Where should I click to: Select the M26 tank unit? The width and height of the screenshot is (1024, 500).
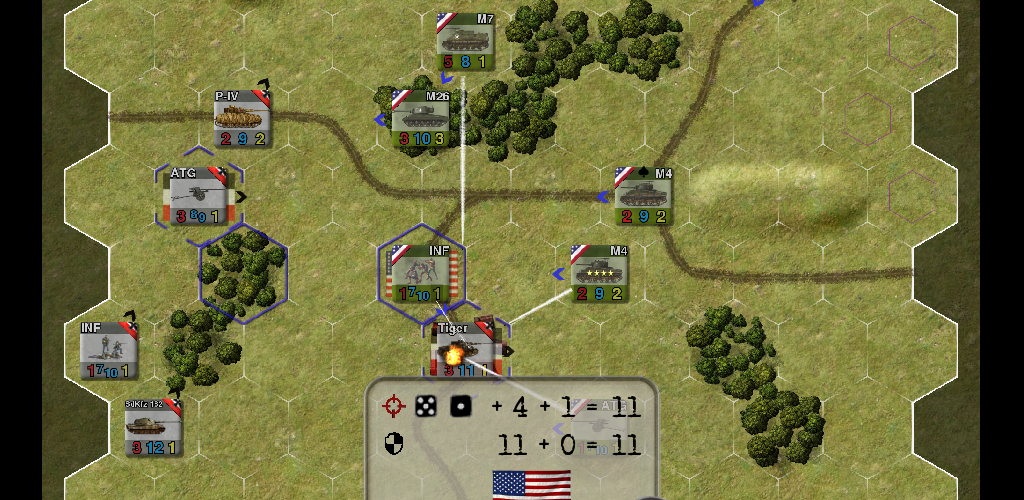[420, 119]
